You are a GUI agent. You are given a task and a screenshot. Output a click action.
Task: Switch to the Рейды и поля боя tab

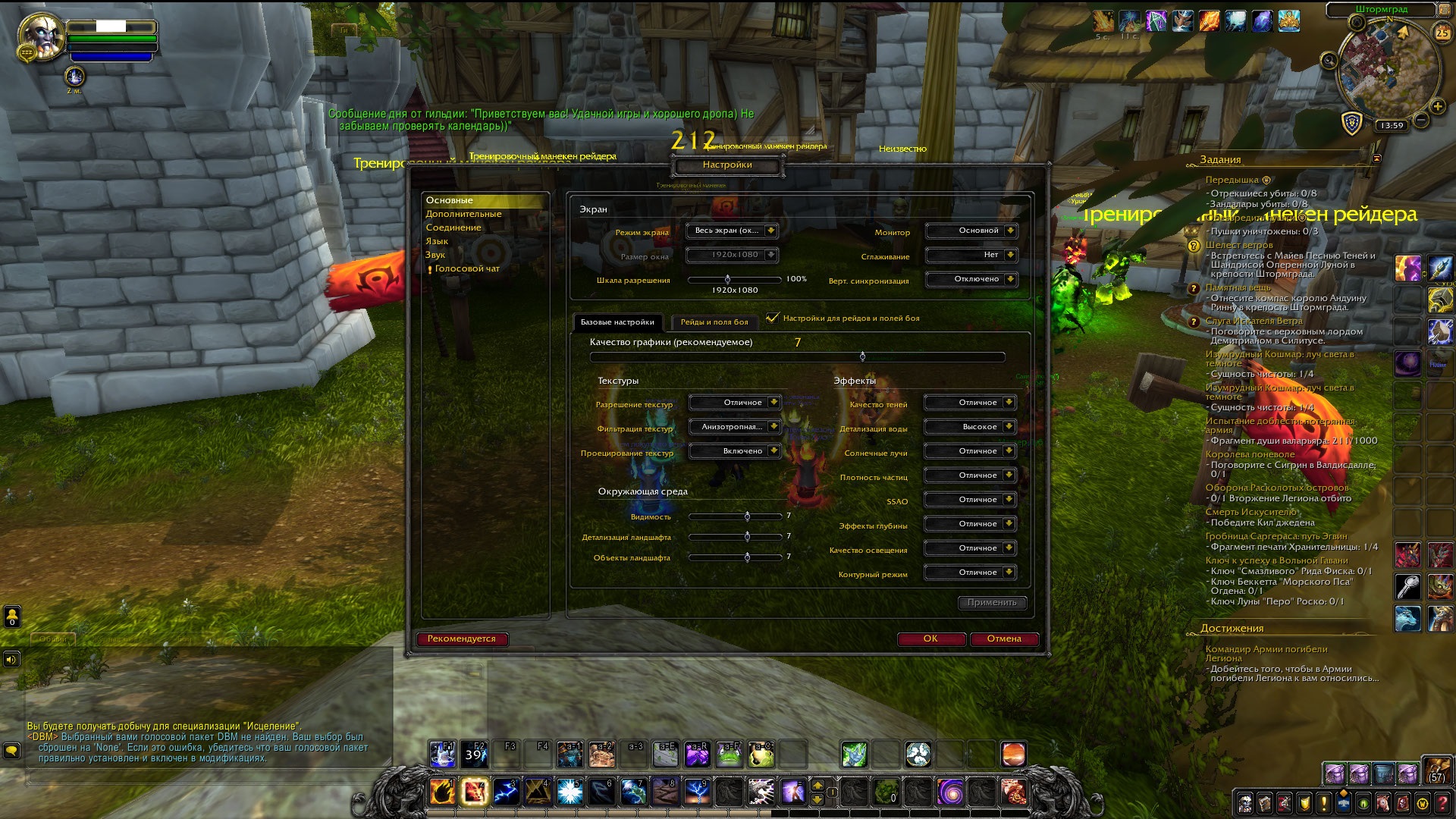click(714, 322)
